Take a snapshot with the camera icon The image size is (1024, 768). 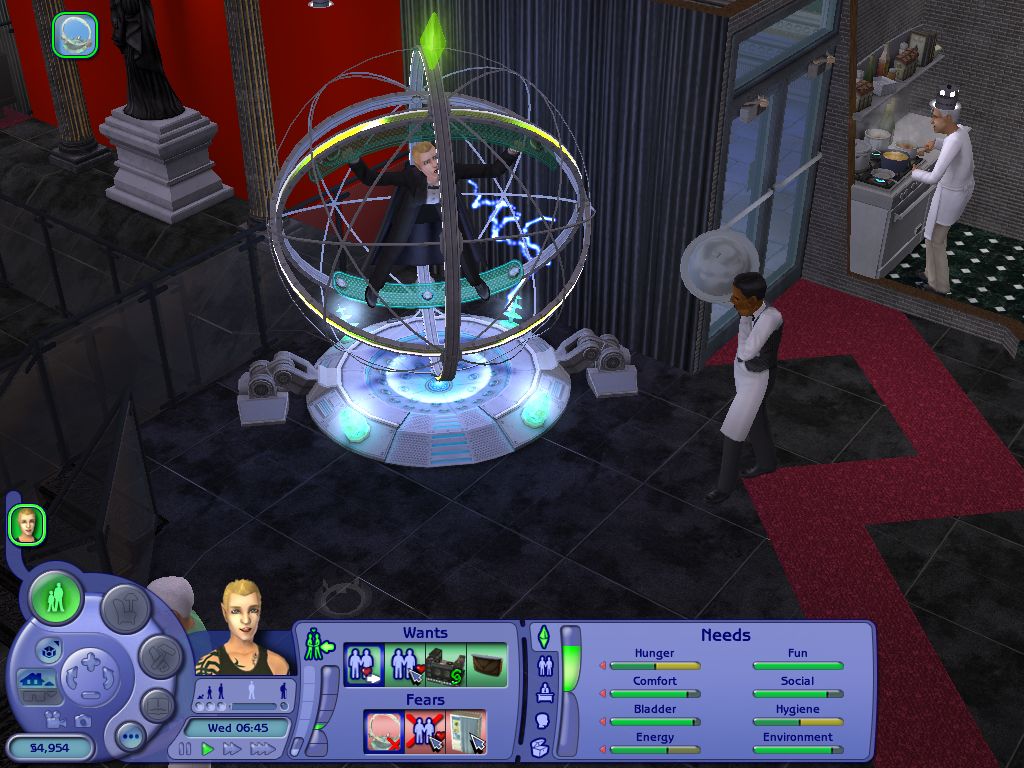[81, 720]
